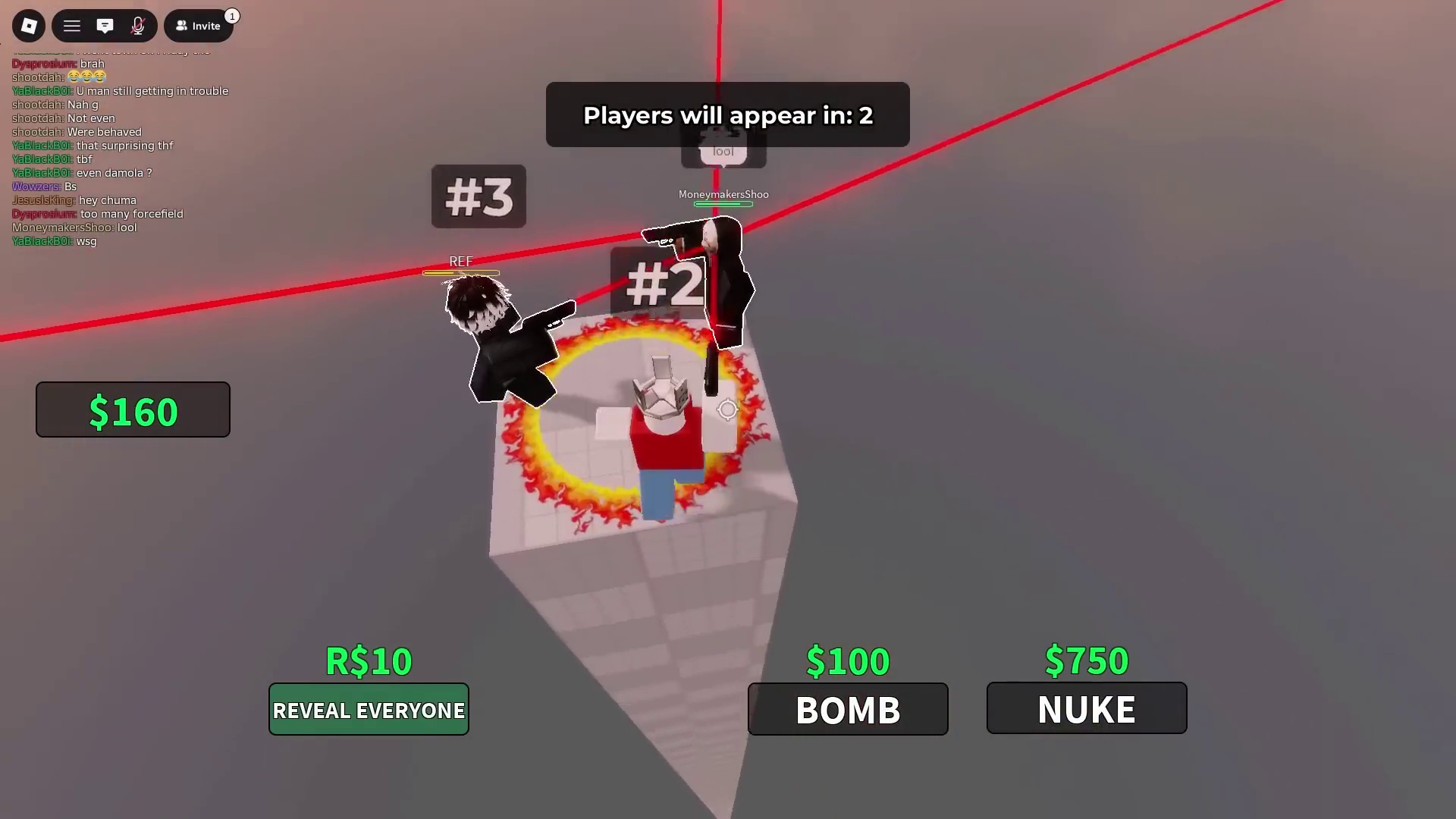Open the in-game menu via hamburger icon

pos(71,25)
